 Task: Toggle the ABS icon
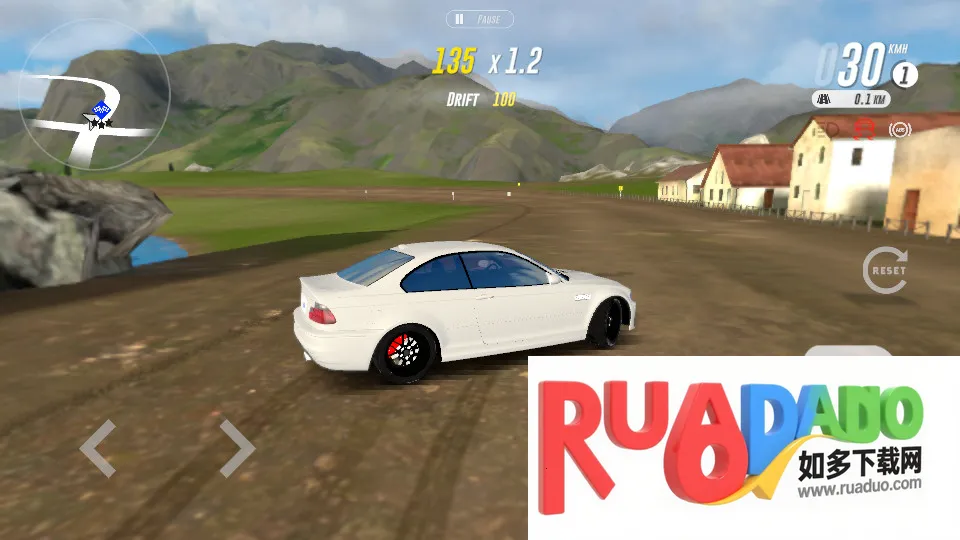[899, 129]
